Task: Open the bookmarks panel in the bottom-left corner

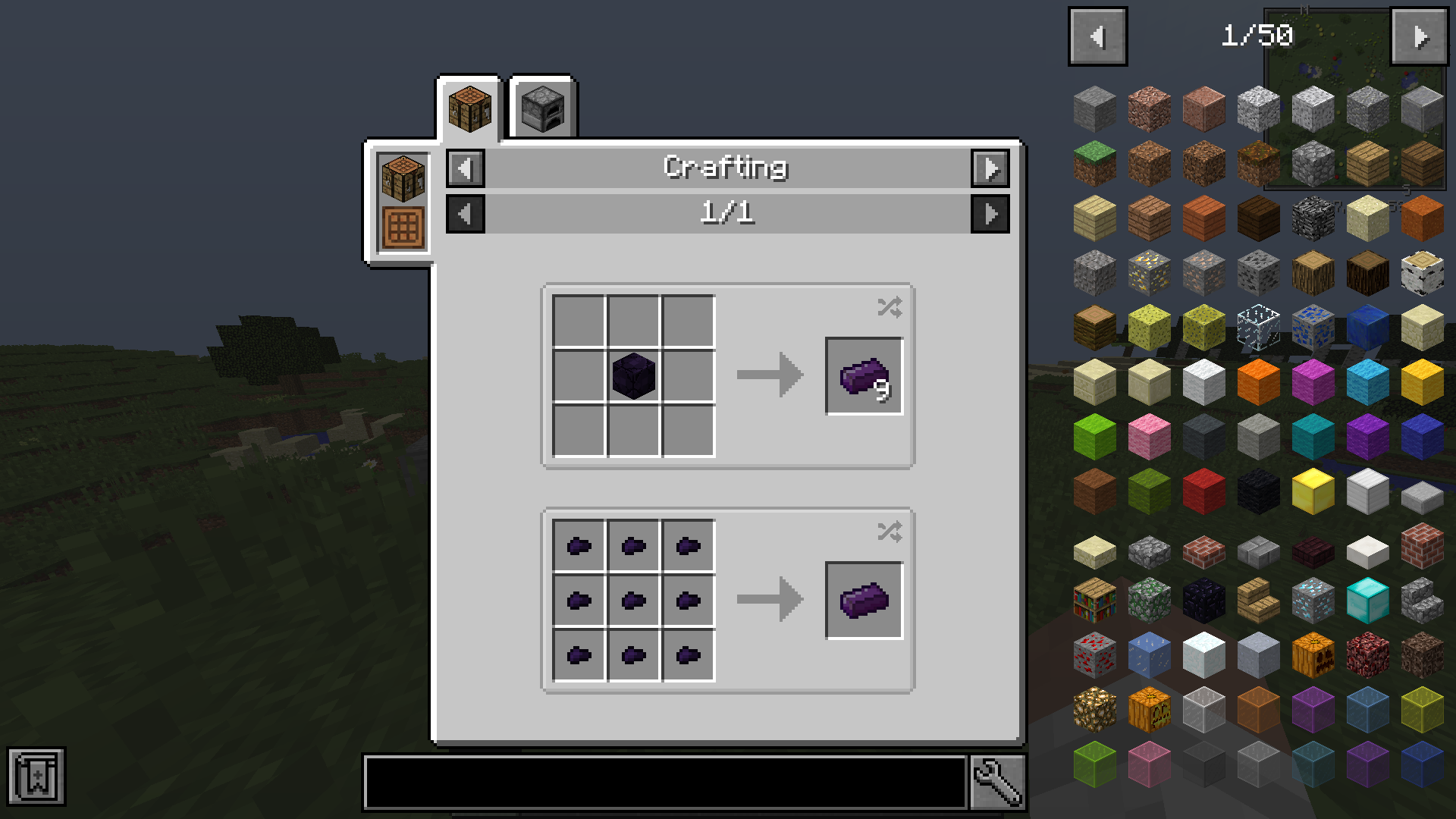Action: point(38,776)
